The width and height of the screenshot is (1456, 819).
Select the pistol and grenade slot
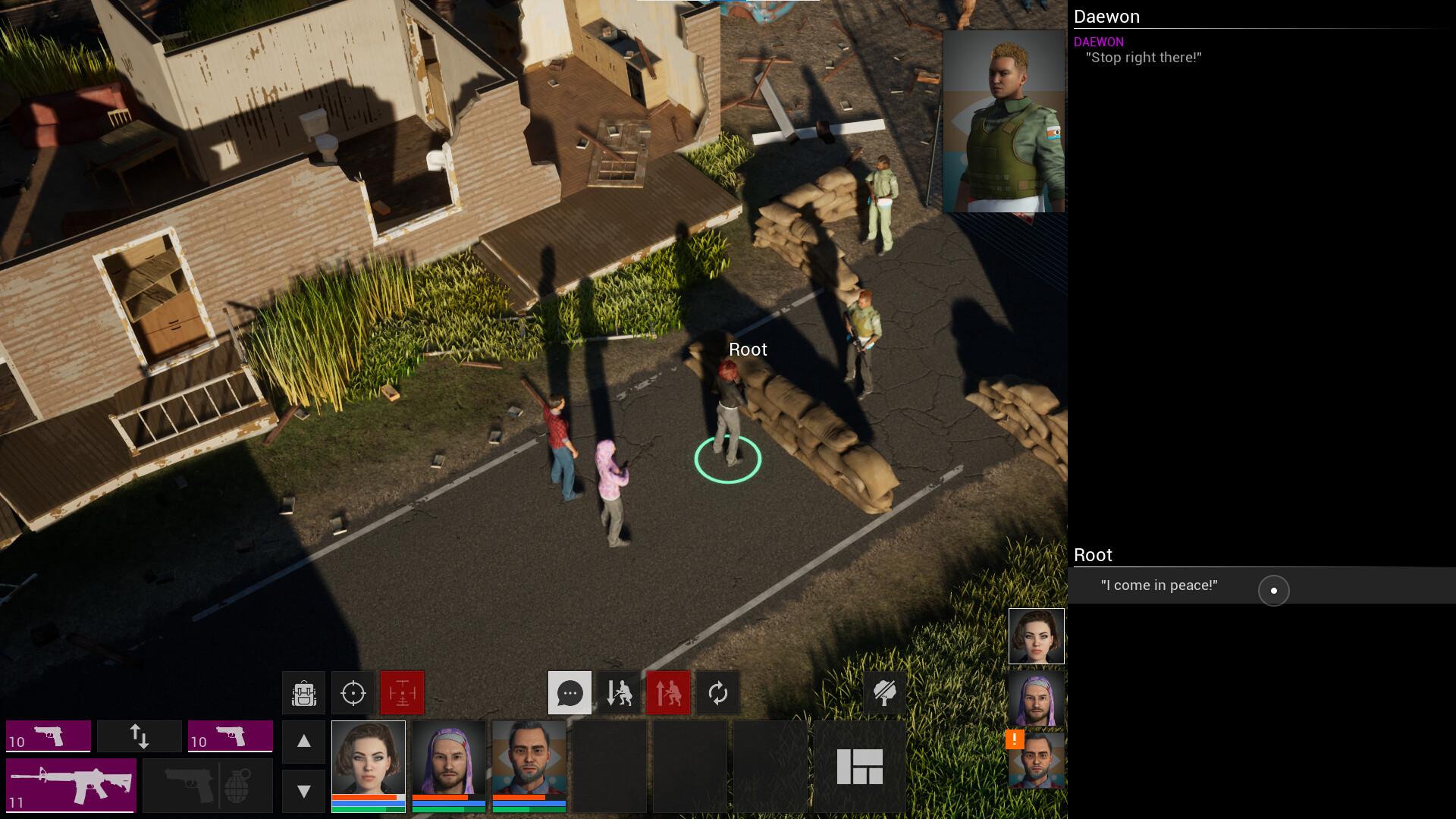208,786
